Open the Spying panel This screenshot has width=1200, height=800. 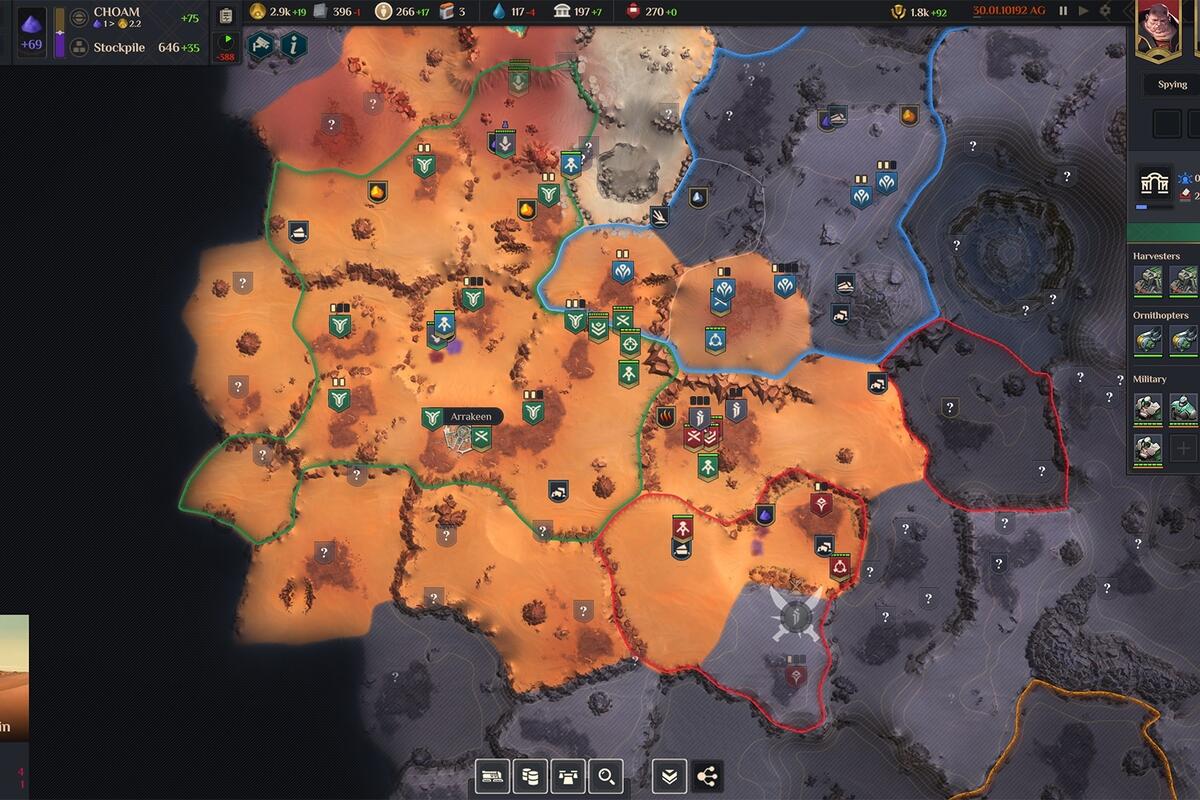pos(1172,85)
